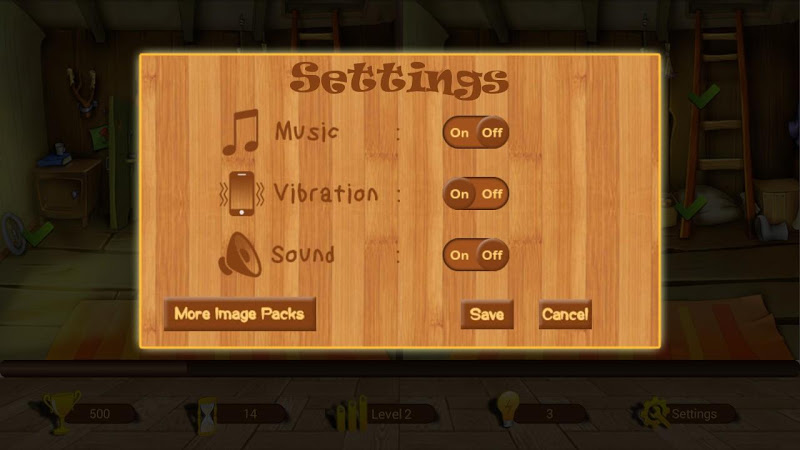800x450 pixels.
Task: Save the settings
Action: click(487, 314)
